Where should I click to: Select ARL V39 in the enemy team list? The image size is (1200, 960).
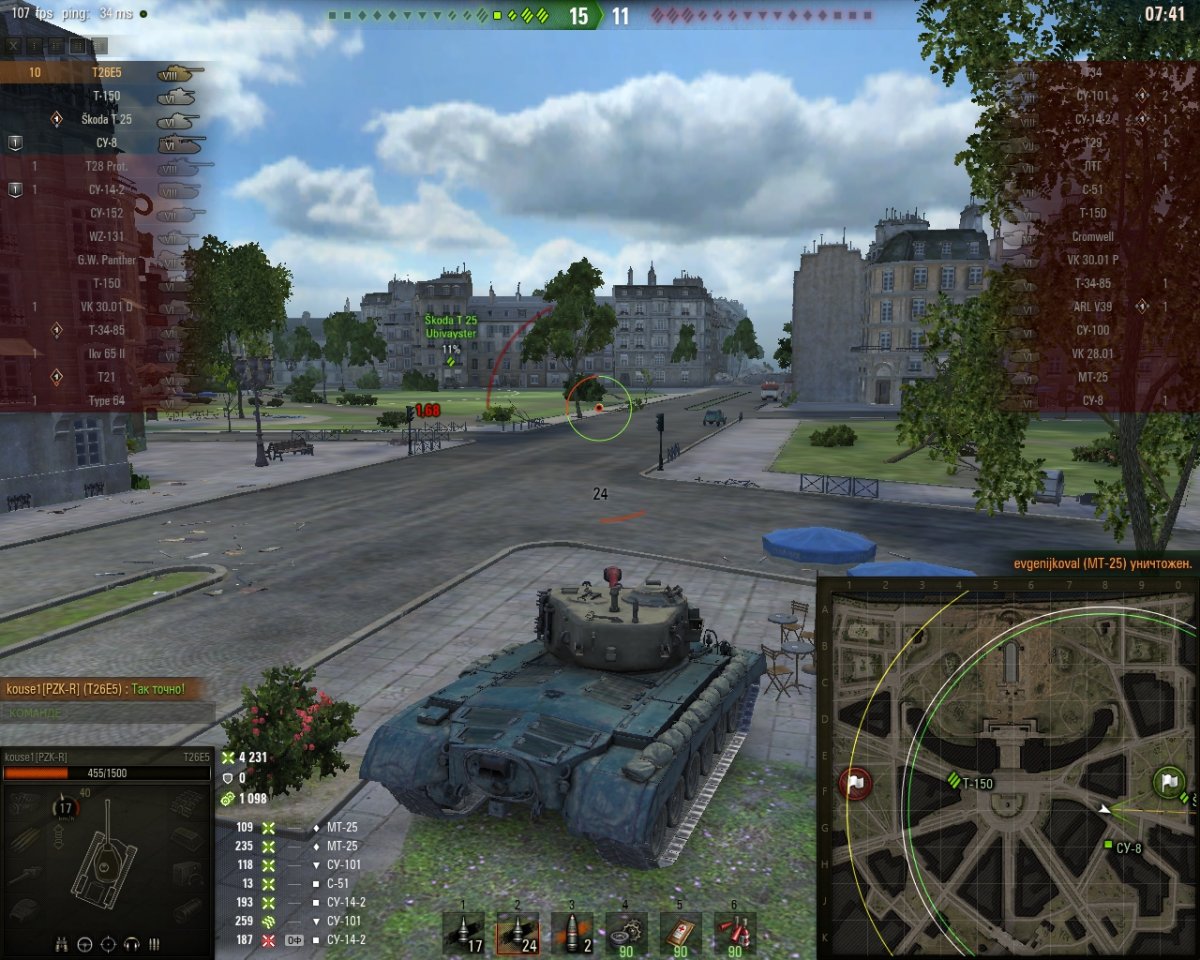tap(1092, 306)
